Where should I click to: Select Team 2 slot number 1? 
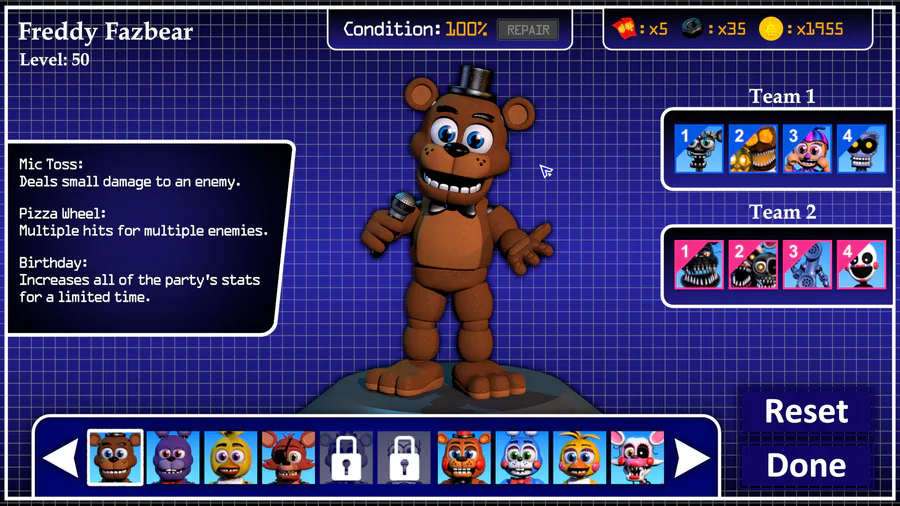pyautogui.click(x=698, y=264)
